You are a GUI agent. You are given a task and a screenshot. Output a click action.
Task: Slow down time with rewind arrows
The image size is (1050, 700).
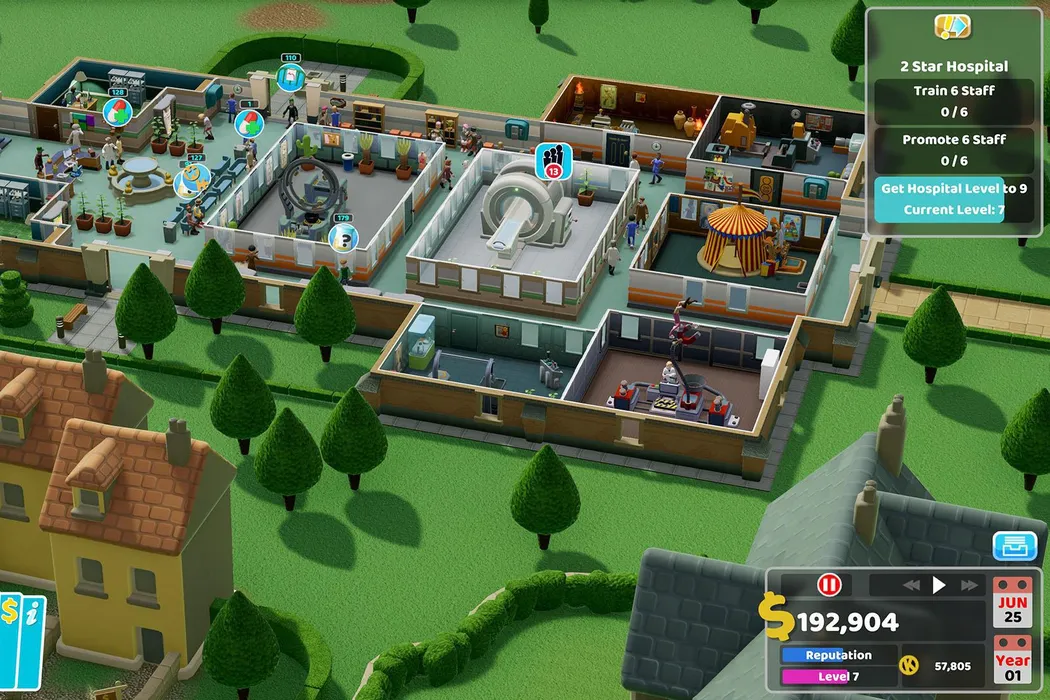[x=910, y=585]
